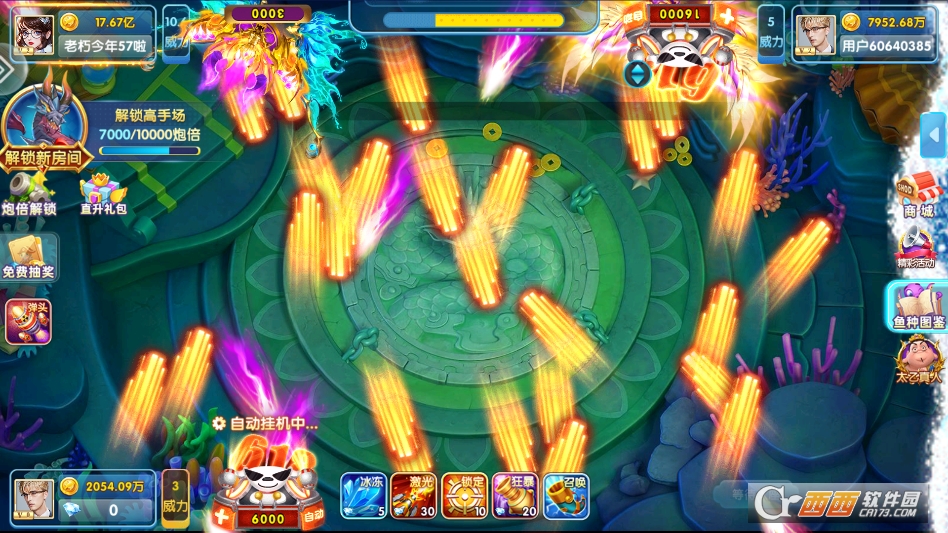Activate the 锁定 lock-on skill

pos(465,496)
